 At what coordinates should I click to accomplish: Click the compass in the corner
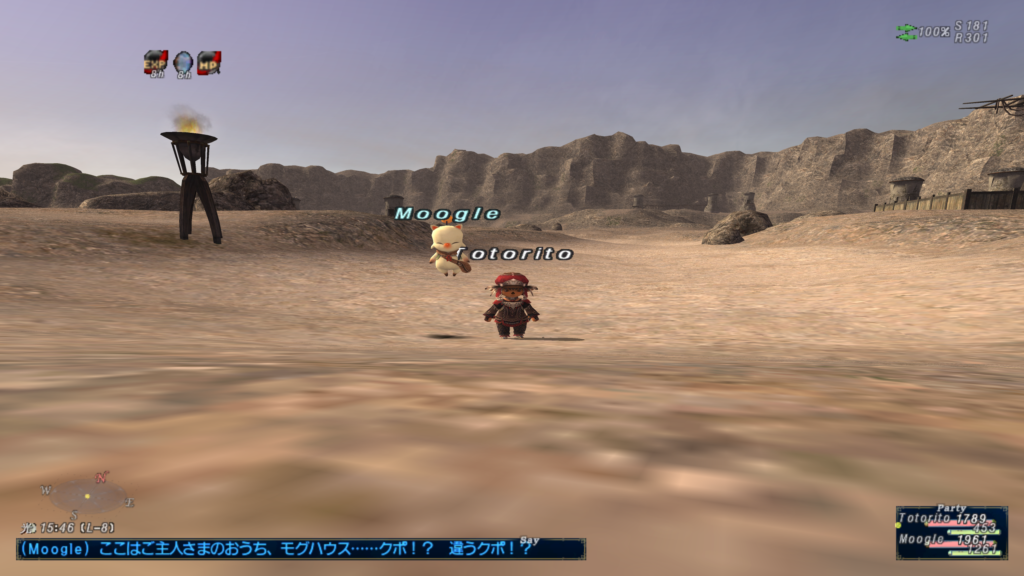click(88, 496)
